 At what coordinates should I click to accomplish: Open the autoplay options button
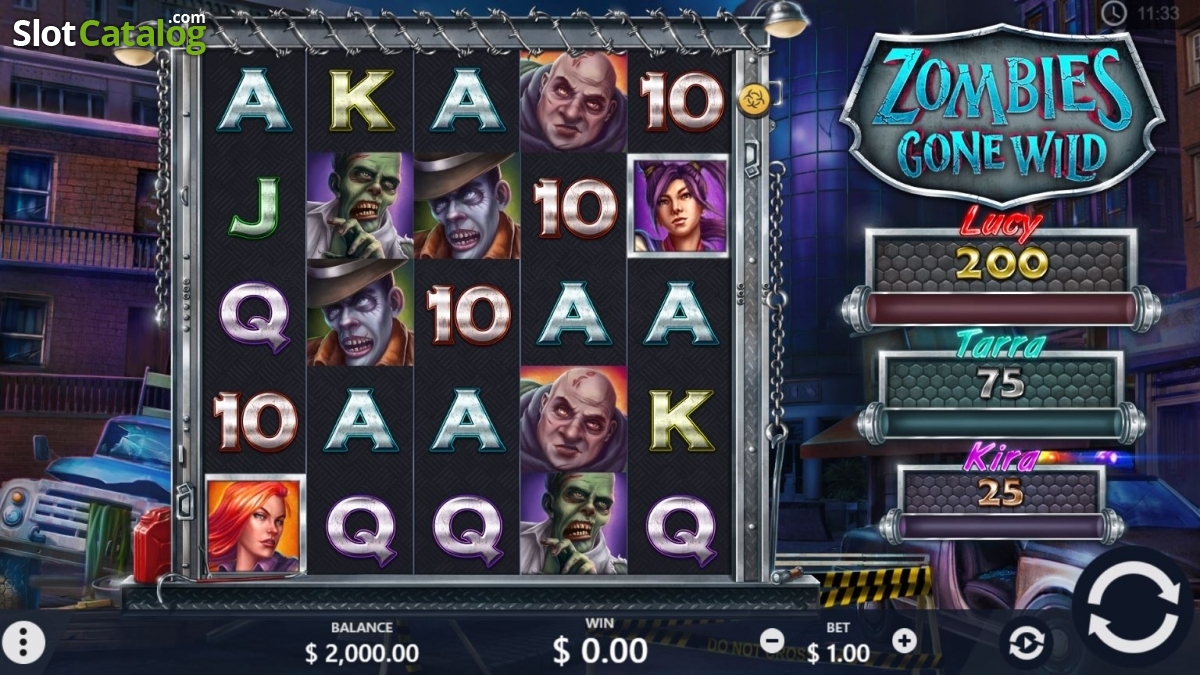[x=1026, y=642]
